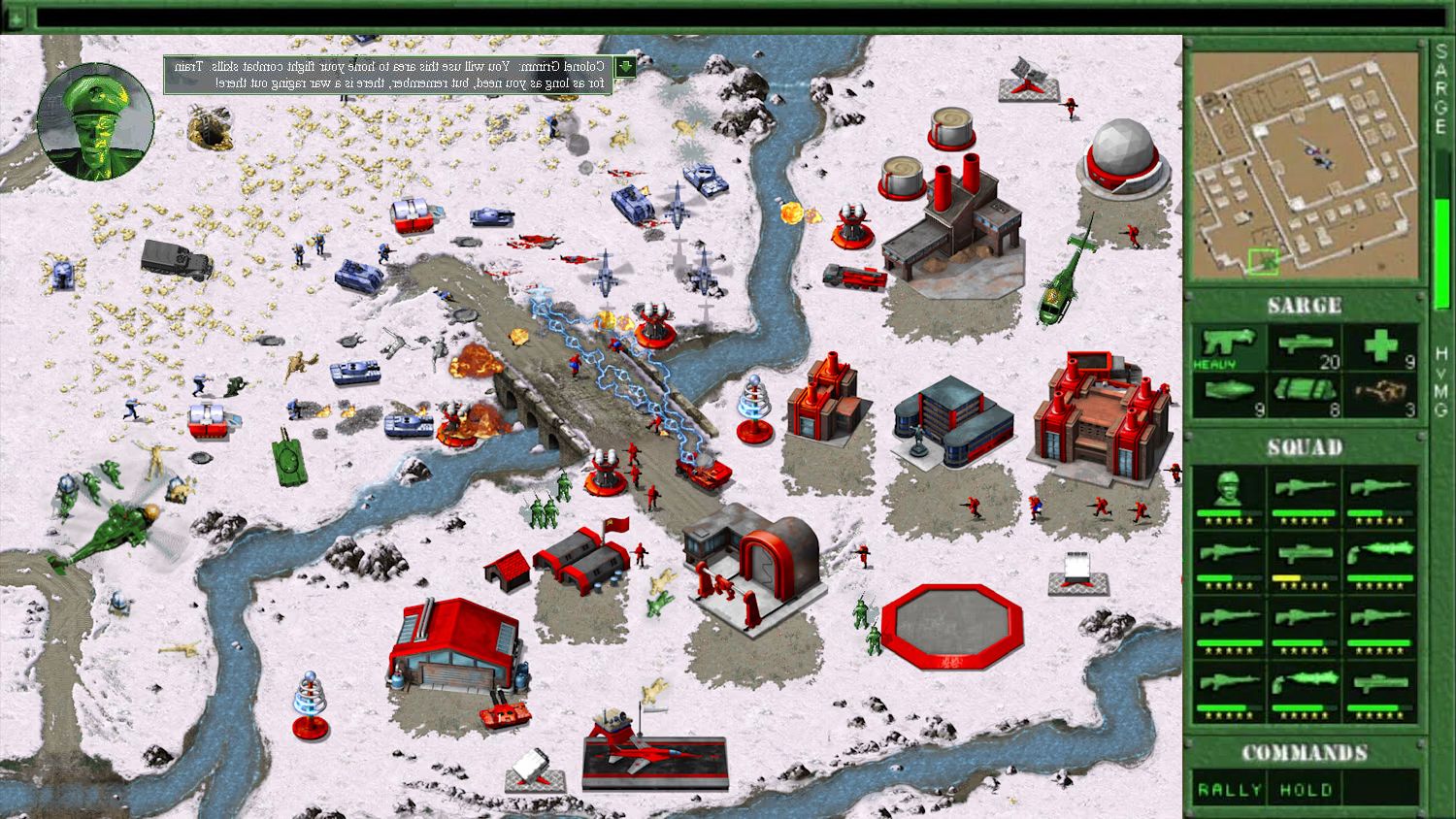Select Sarge's bazooka with 20 ammo
1456x819 pixels.
tap(1305, 348)
